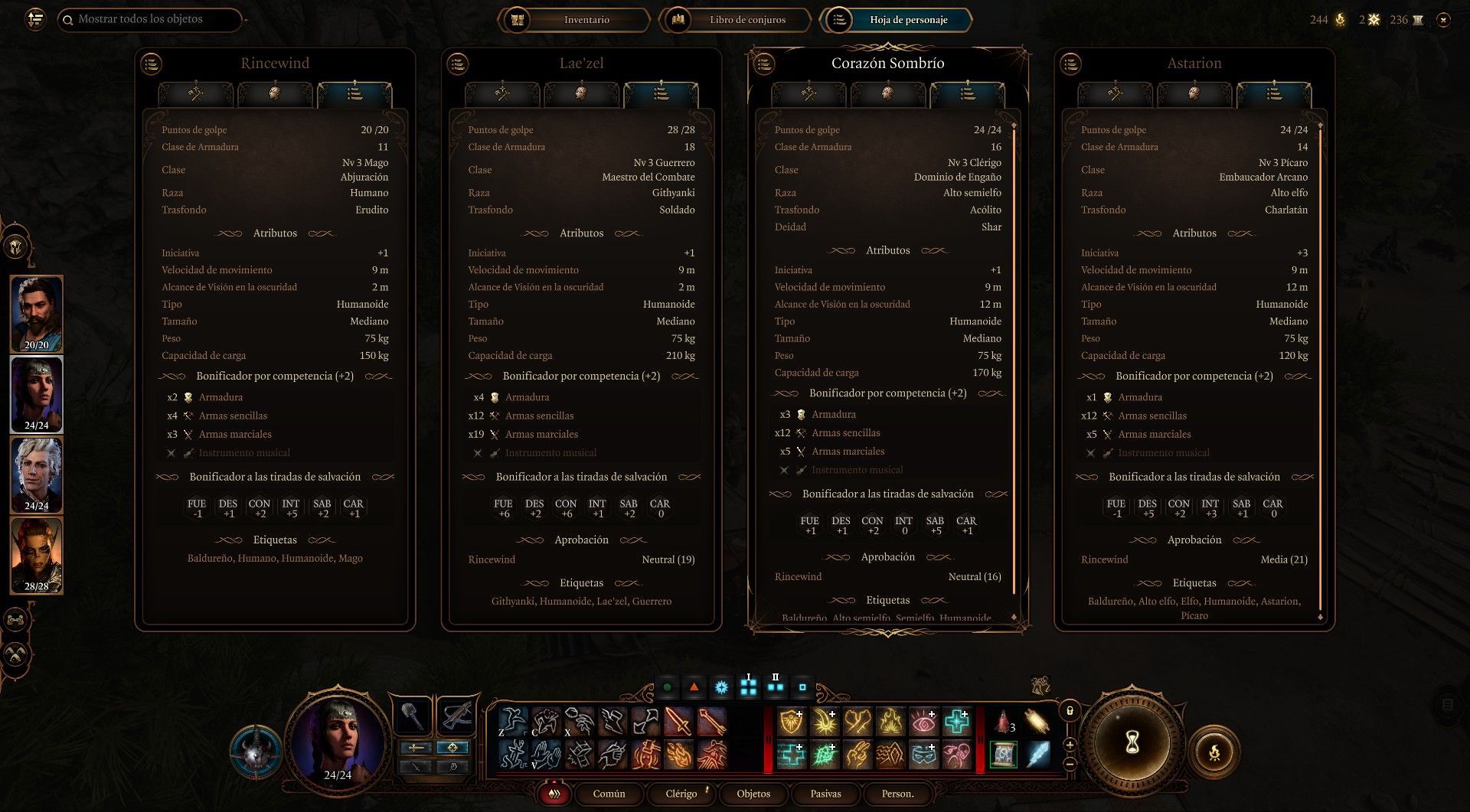The image size is (1470, 812).
Task: Open the Común hotbar tab
Action: [609, 794]
